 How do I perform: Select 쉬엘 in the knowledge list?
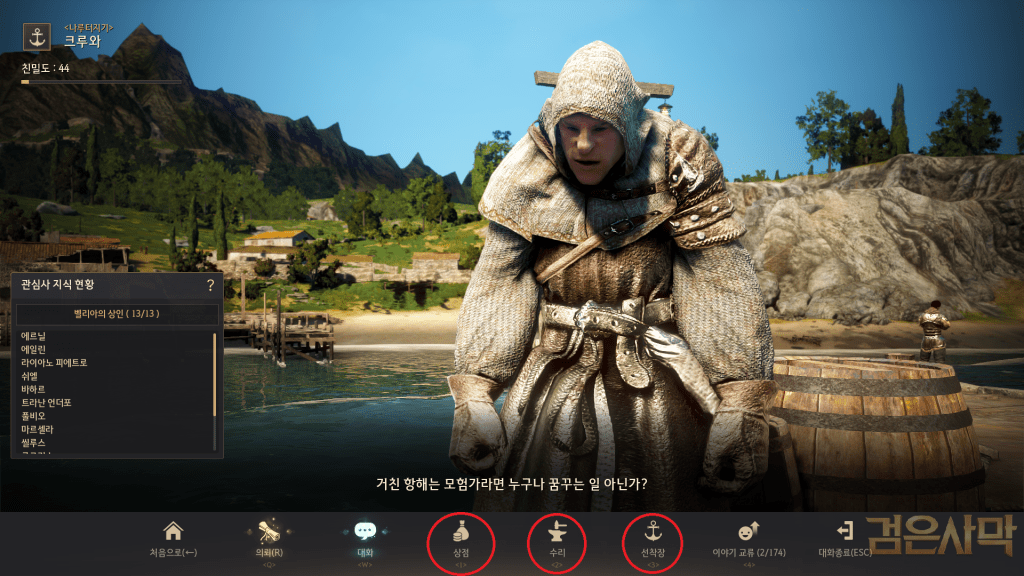[x=30, y=376]
